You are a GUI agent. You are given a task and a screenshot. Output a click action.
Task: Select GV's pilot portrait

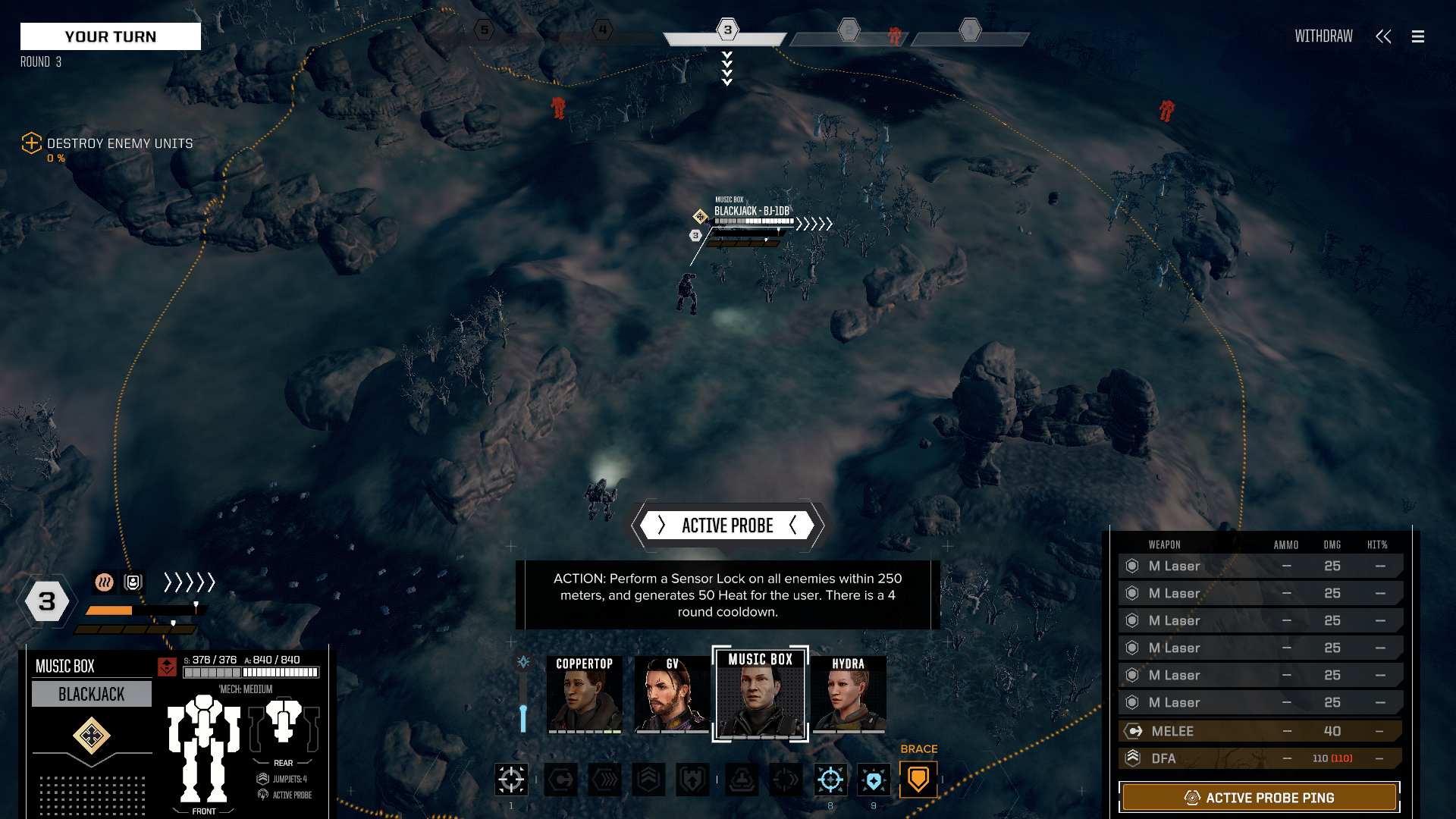point(672,694)
